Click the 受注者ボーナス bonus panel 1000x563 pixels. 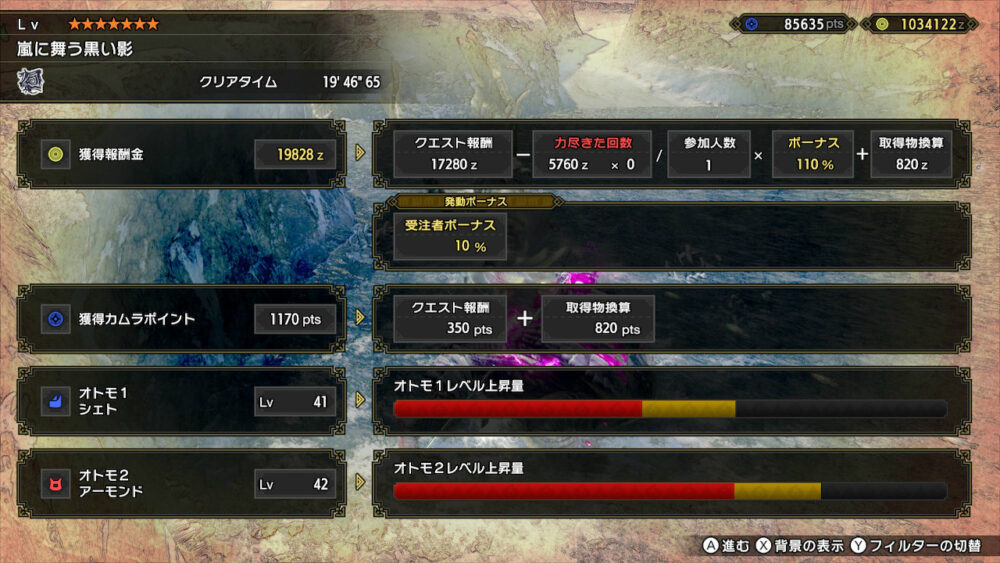pos(449,236)
